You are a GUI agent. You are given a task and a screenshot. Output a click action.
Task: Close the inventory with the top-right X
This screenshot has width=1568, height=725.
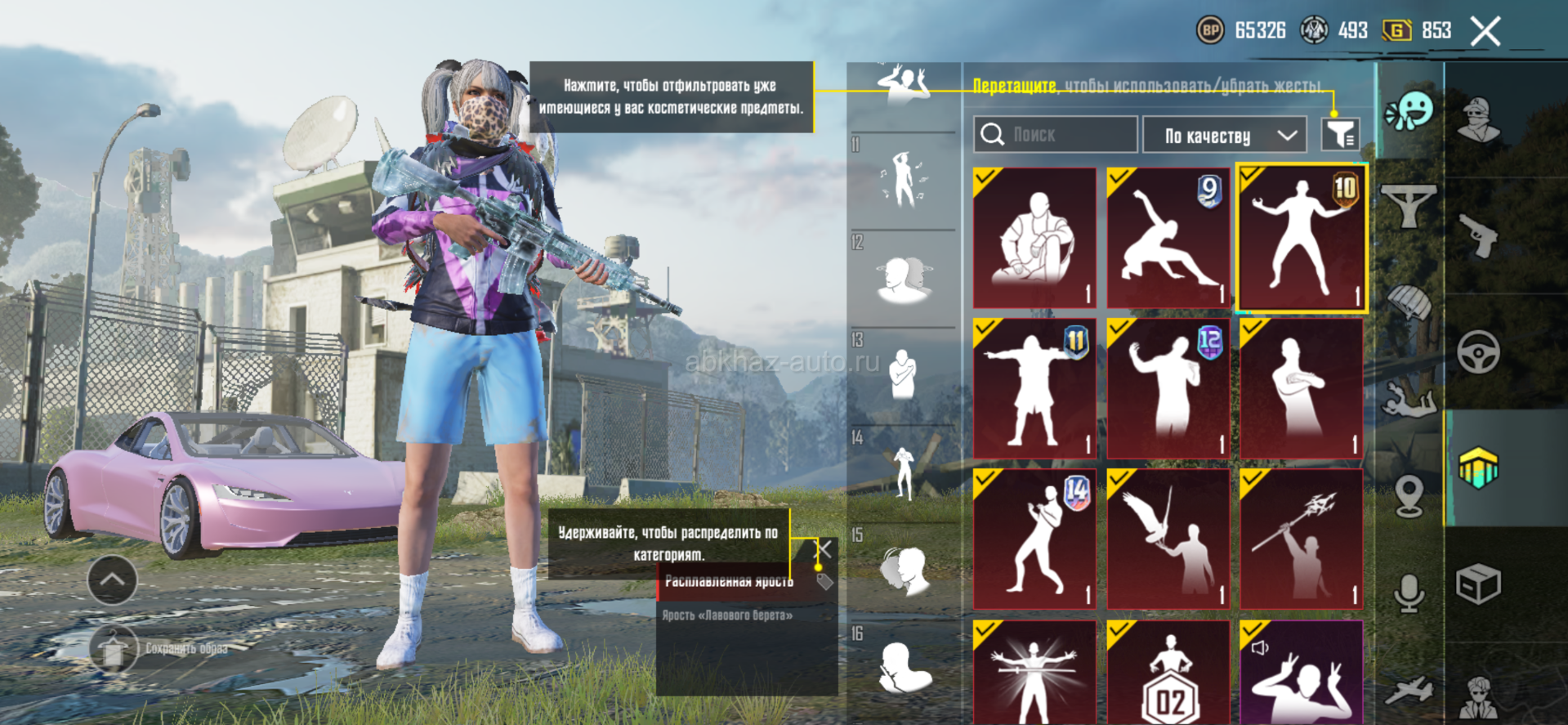[x=1485, y=32]
